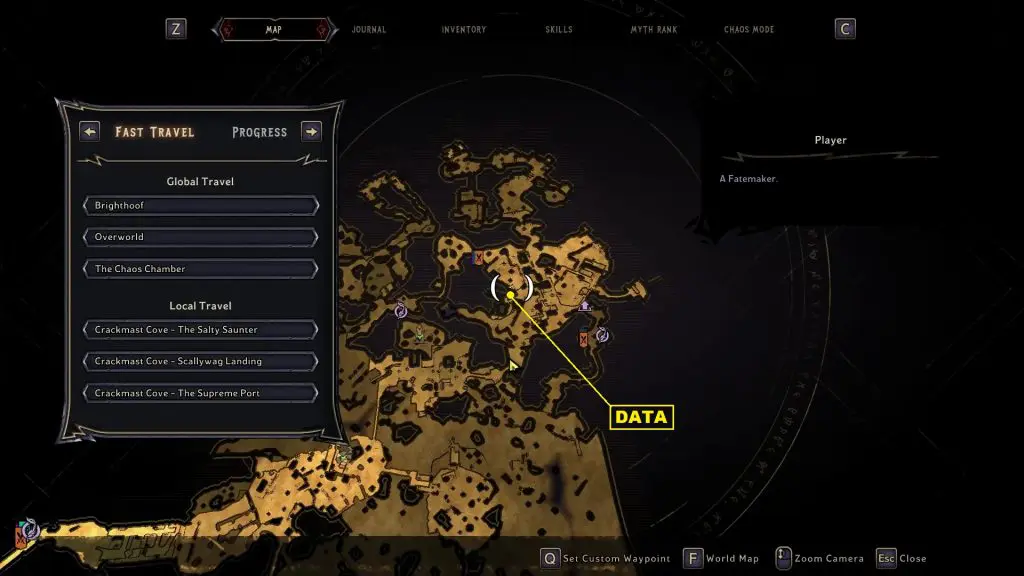This screenshot has width=1024, height=576.
Task: Open the Inventory tab
Action: tap(464, 30)
